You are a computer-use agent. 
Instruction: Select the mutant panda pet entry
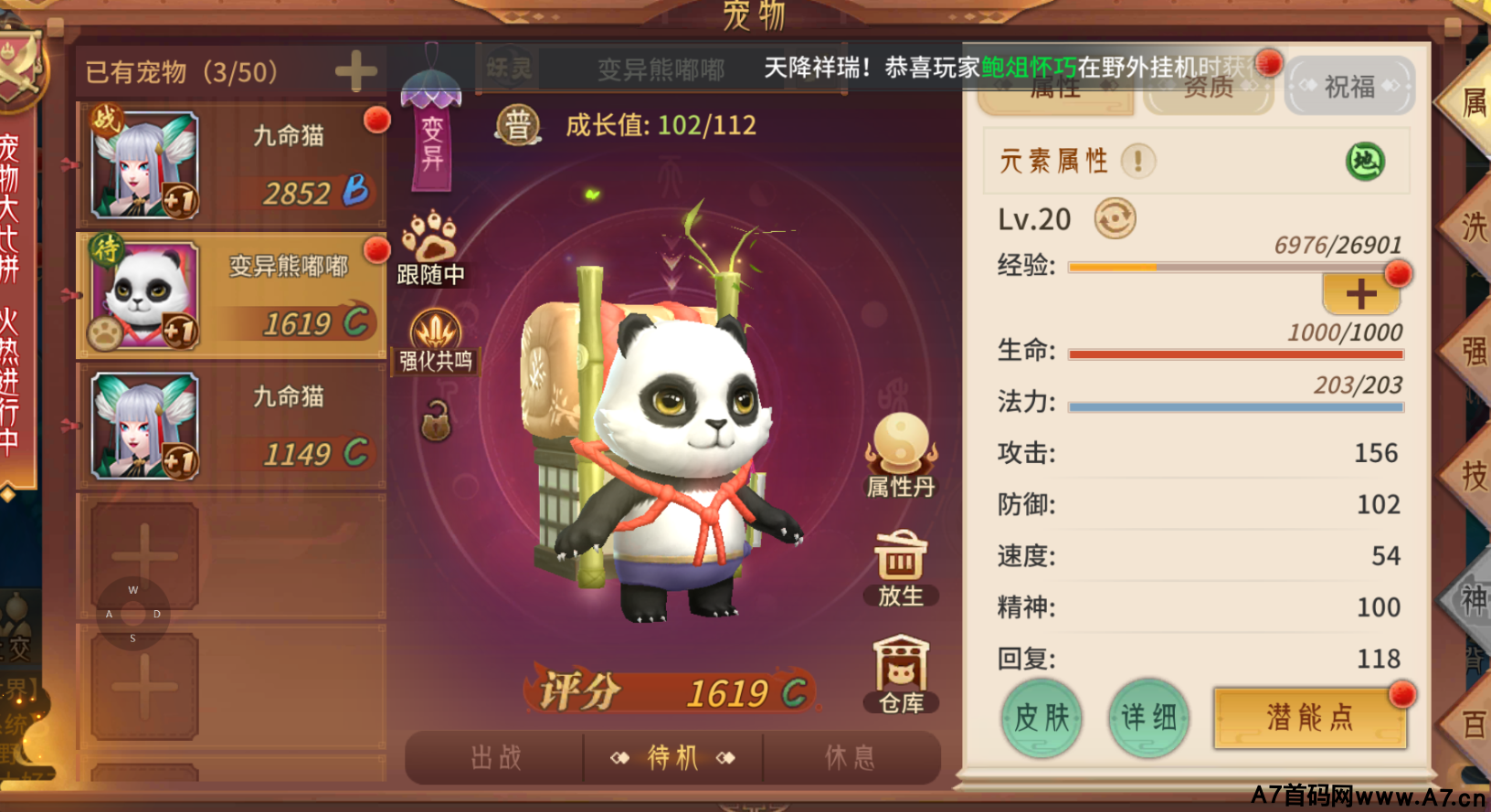pos(232,295)
